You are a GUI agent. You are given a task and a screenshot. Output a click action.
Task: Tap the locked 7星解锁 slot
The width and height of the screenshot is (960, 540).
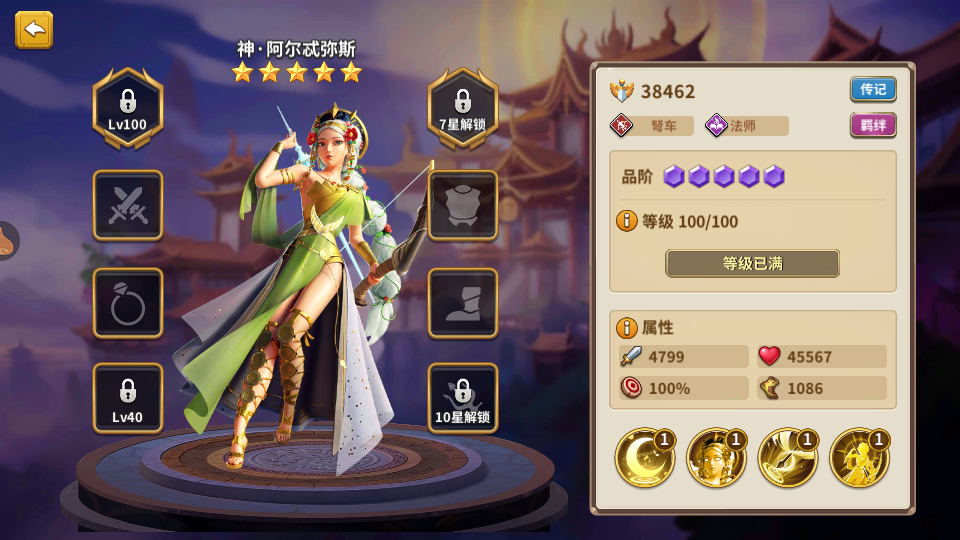tap(463, 108)
